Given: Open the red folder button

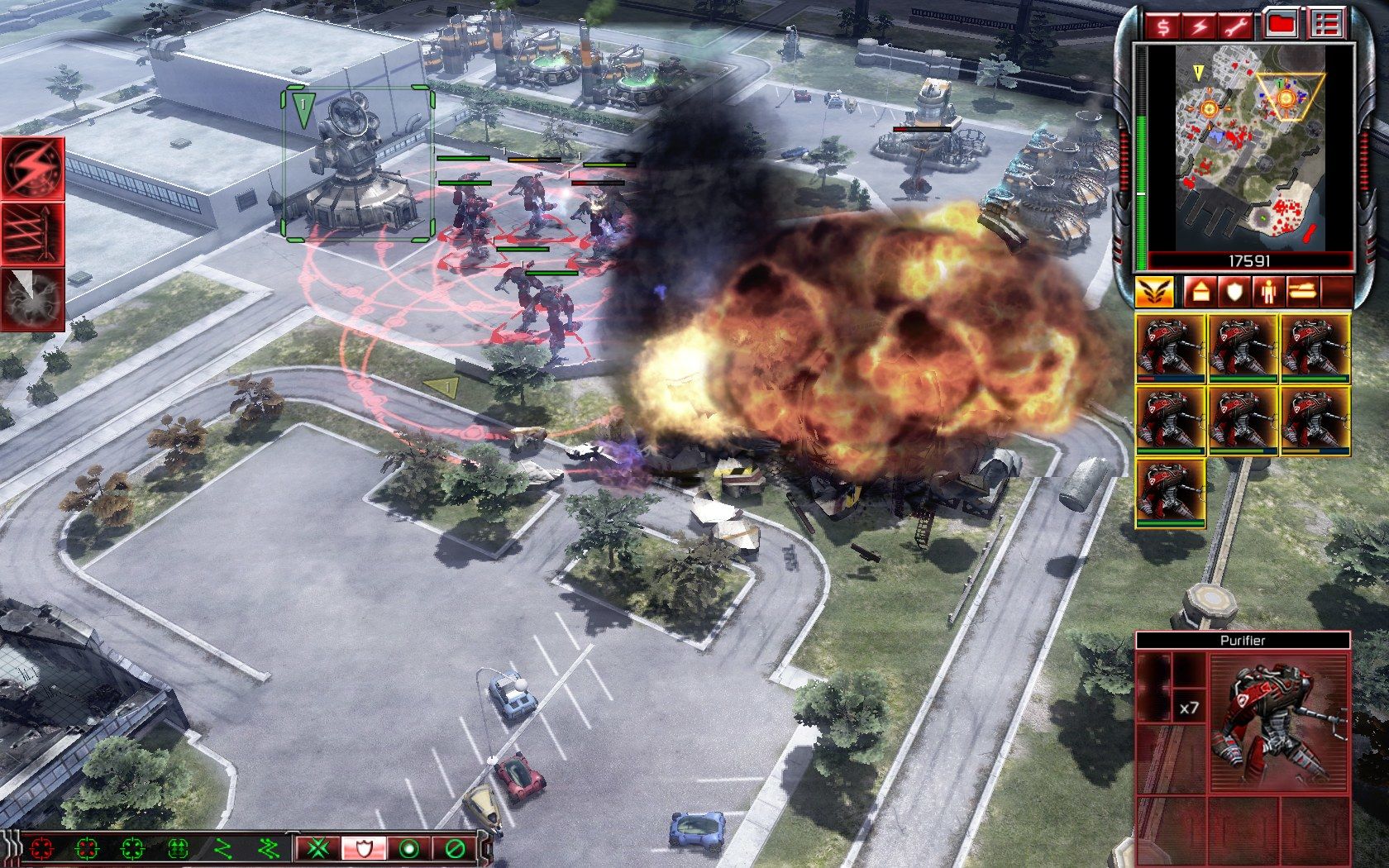Looking at the screenshot, I should 1281,26.
